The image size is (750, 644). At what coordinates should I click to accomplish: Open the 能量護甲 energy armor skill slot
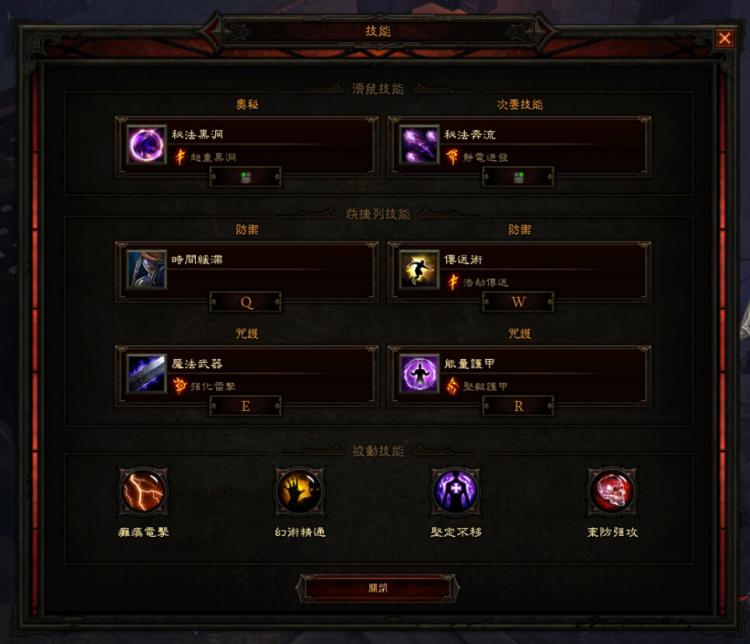coord(518,374)
